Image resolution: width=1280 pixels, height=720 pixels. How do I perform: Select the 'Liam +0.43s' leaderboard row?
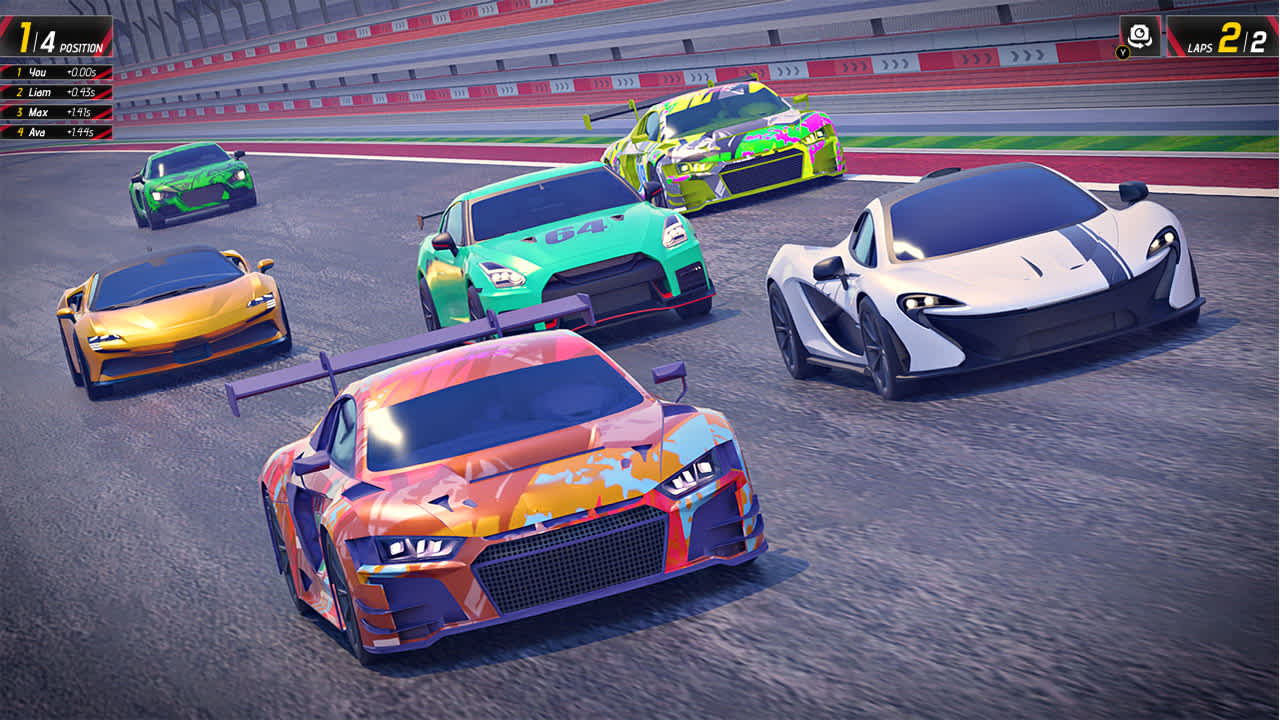55,90
